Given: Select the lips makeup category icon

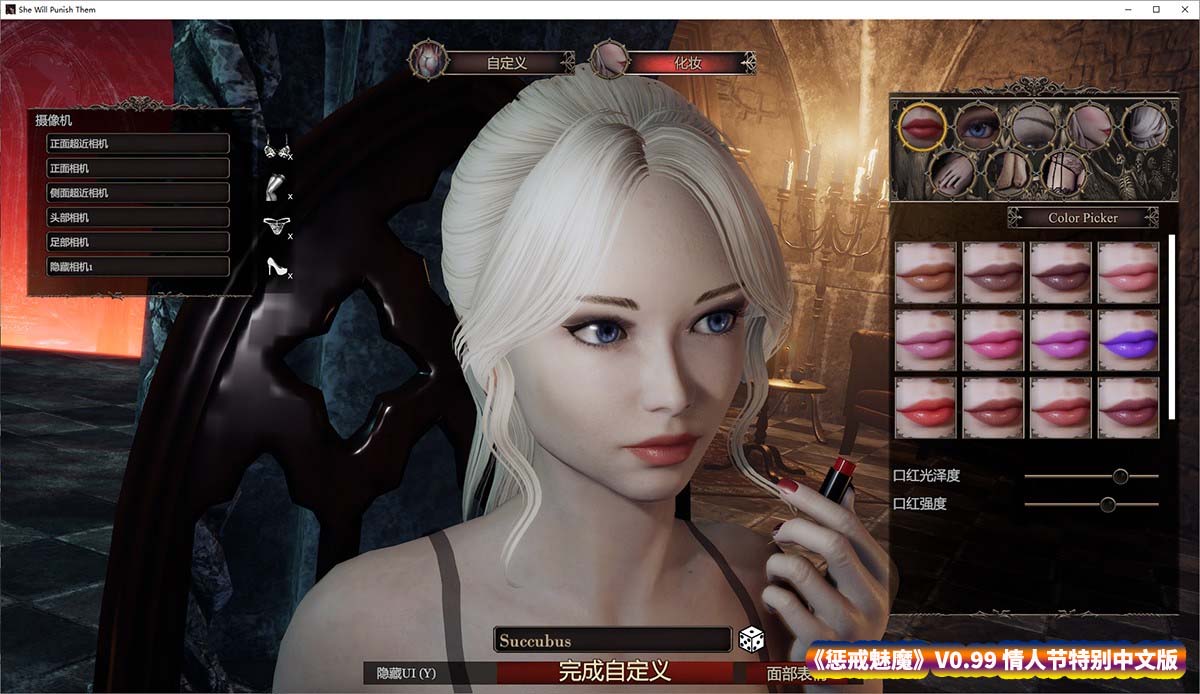Looking at the screenshot, I should click(x=923, y=126).
